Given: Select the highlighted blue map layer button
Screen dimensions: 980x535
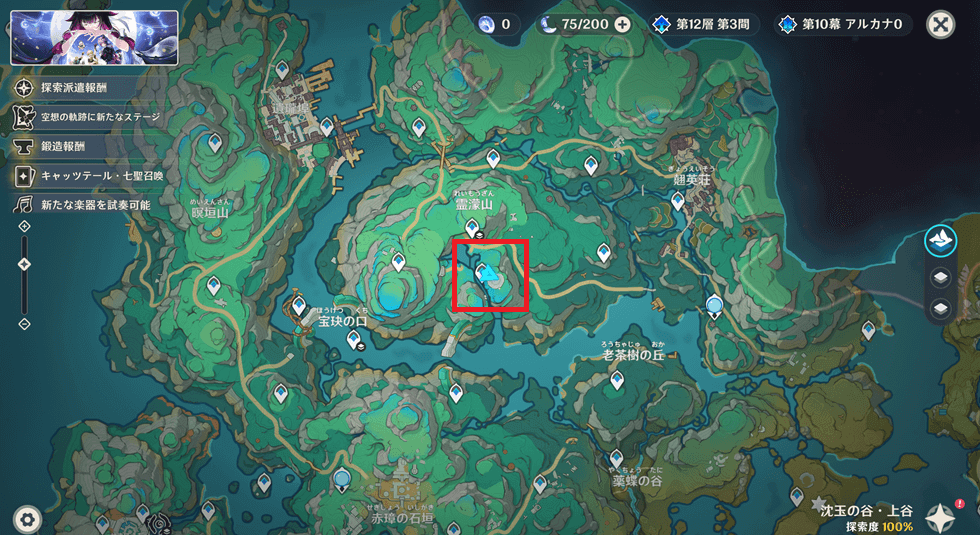Looking at the screenshot, I should coord(940,239).
